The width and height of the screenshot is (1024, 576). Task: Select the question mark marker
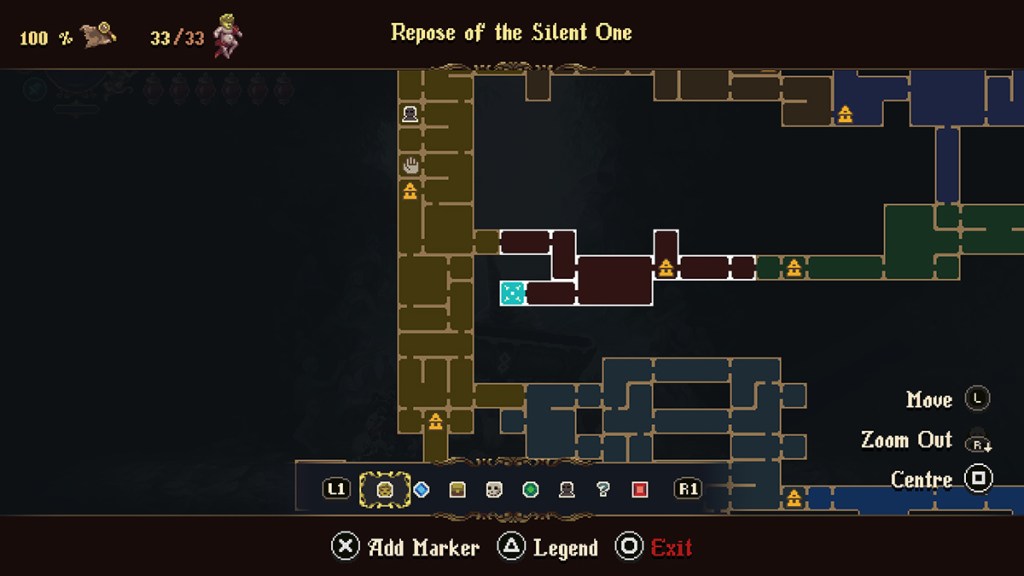603,490
